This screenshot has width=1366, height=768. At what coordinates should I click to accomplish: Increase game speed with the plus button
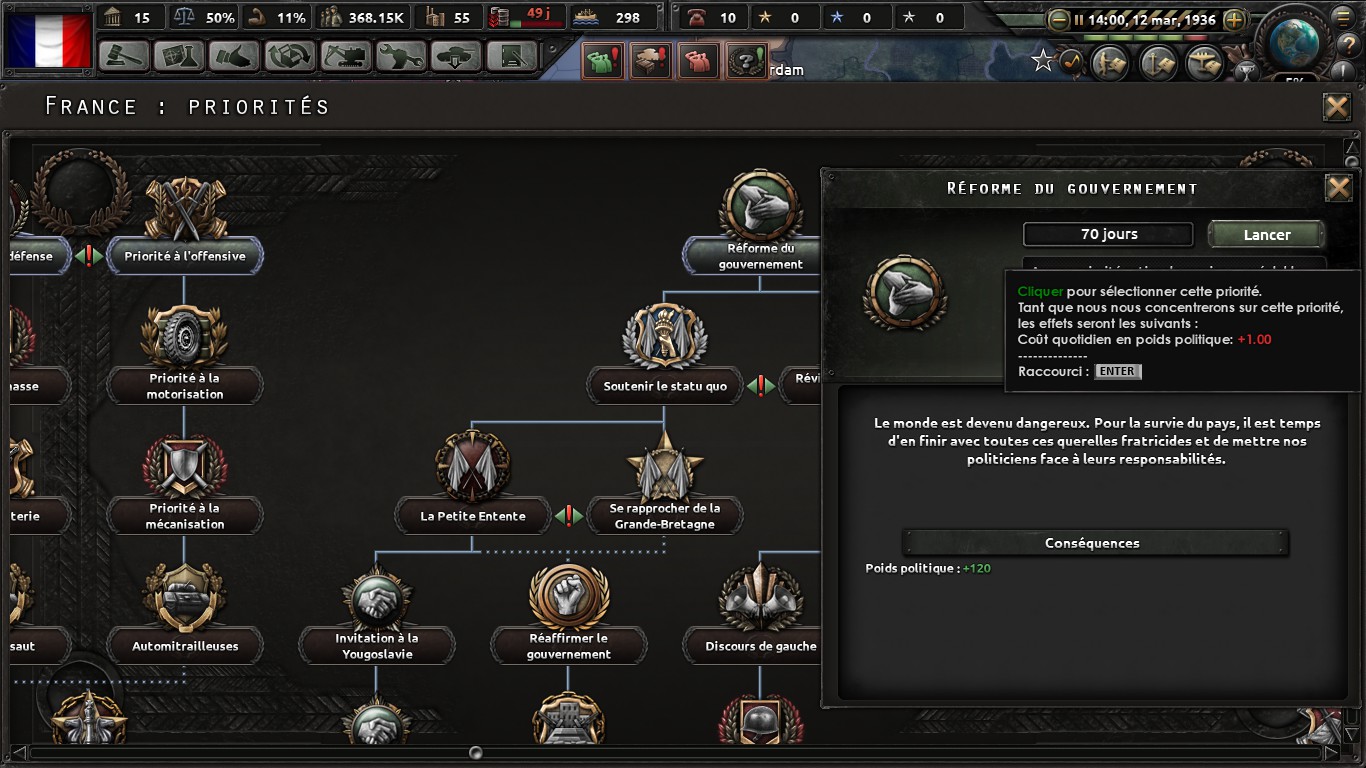click(x=1235, y=20)
